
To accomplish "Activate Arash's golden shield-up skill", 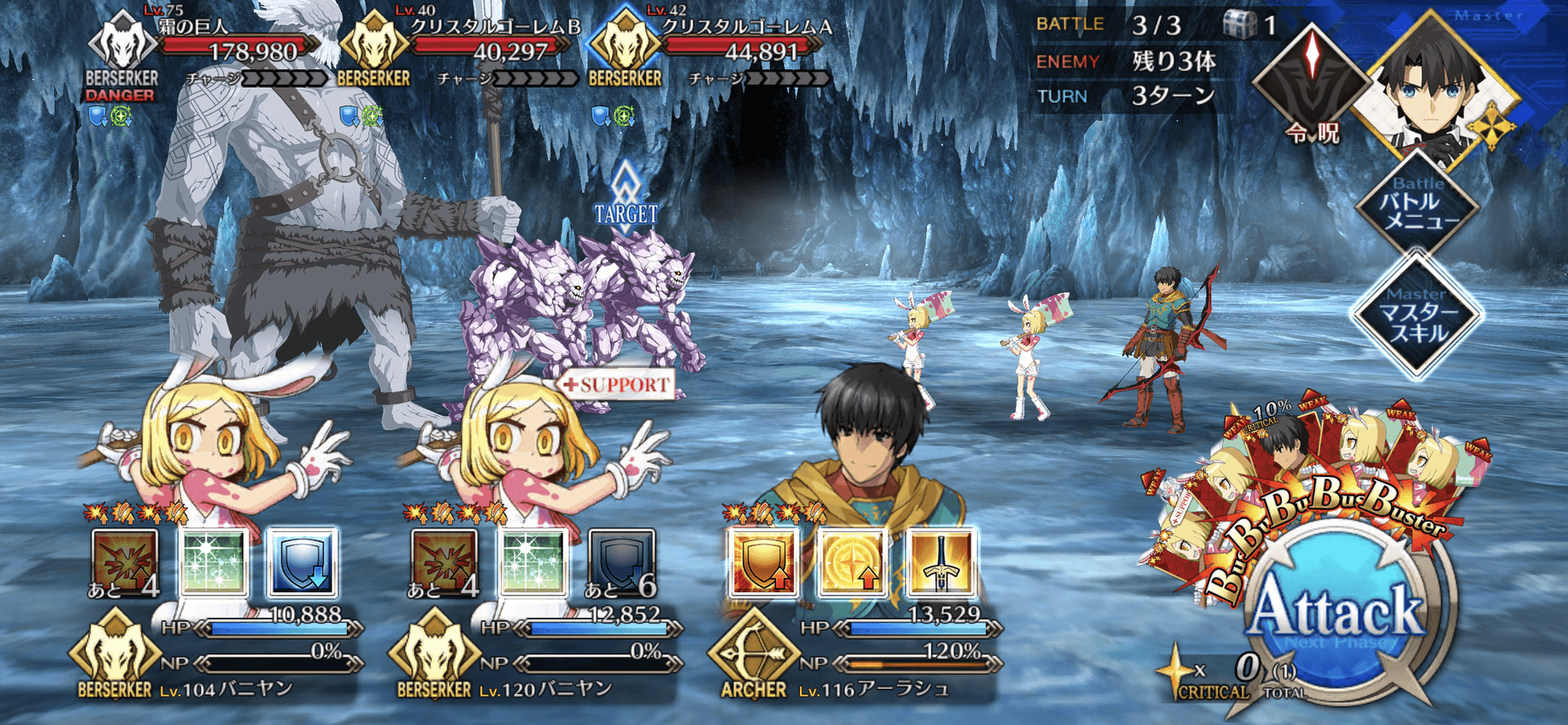I will (762, 562).
